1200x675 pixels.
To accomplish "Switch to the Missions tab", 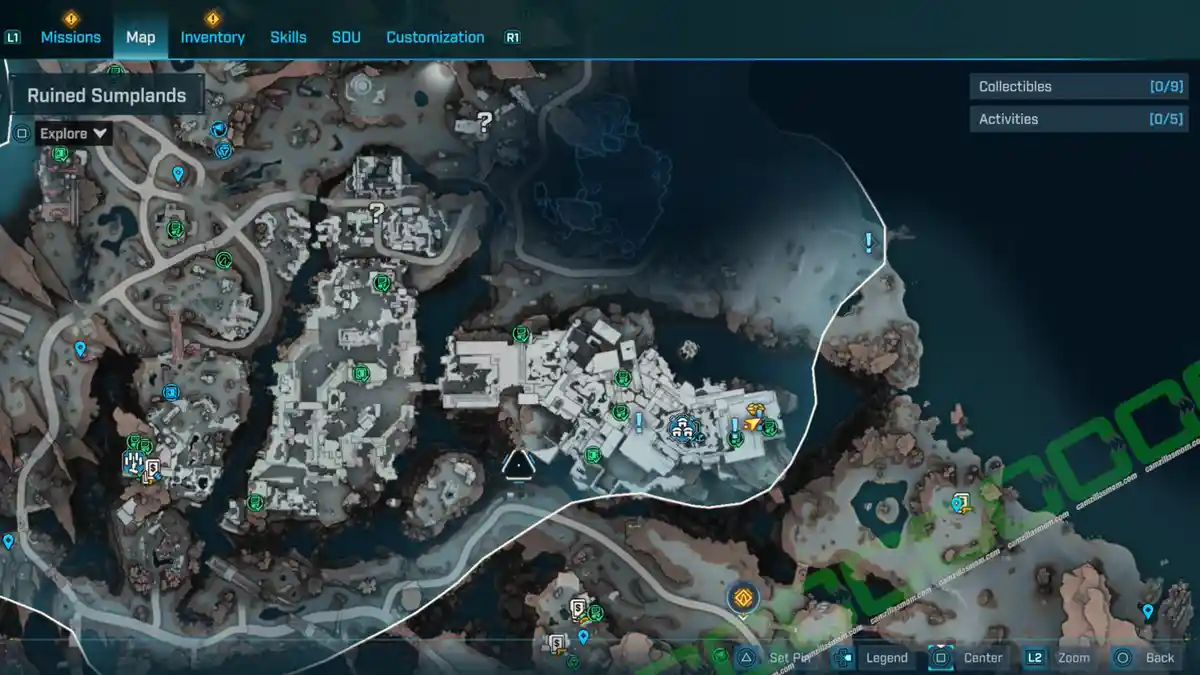I will point(70,37).
